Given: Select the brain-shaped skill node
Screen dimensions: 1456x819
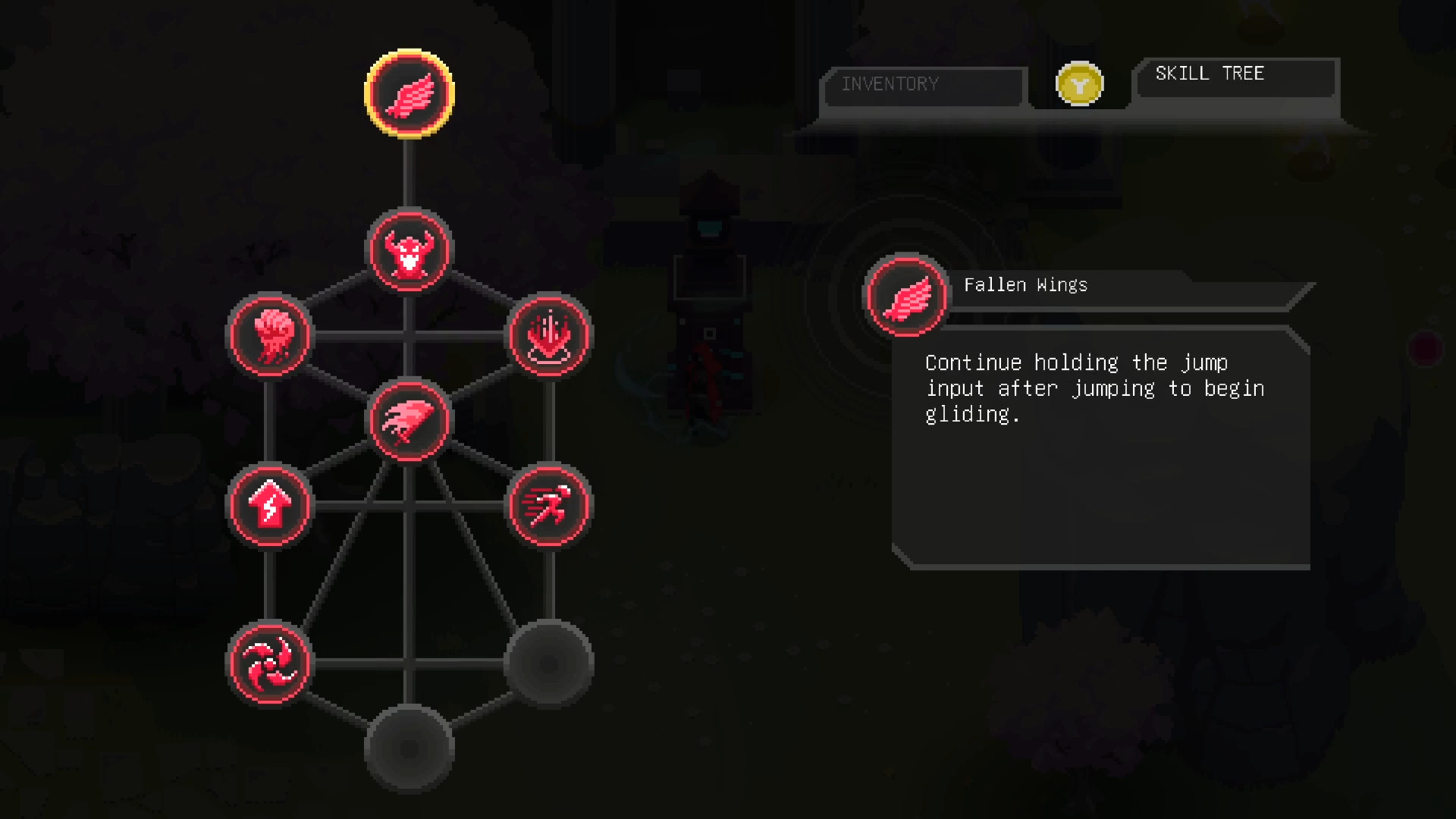Looking at the screenshot, I should click(x=270, y=337).
